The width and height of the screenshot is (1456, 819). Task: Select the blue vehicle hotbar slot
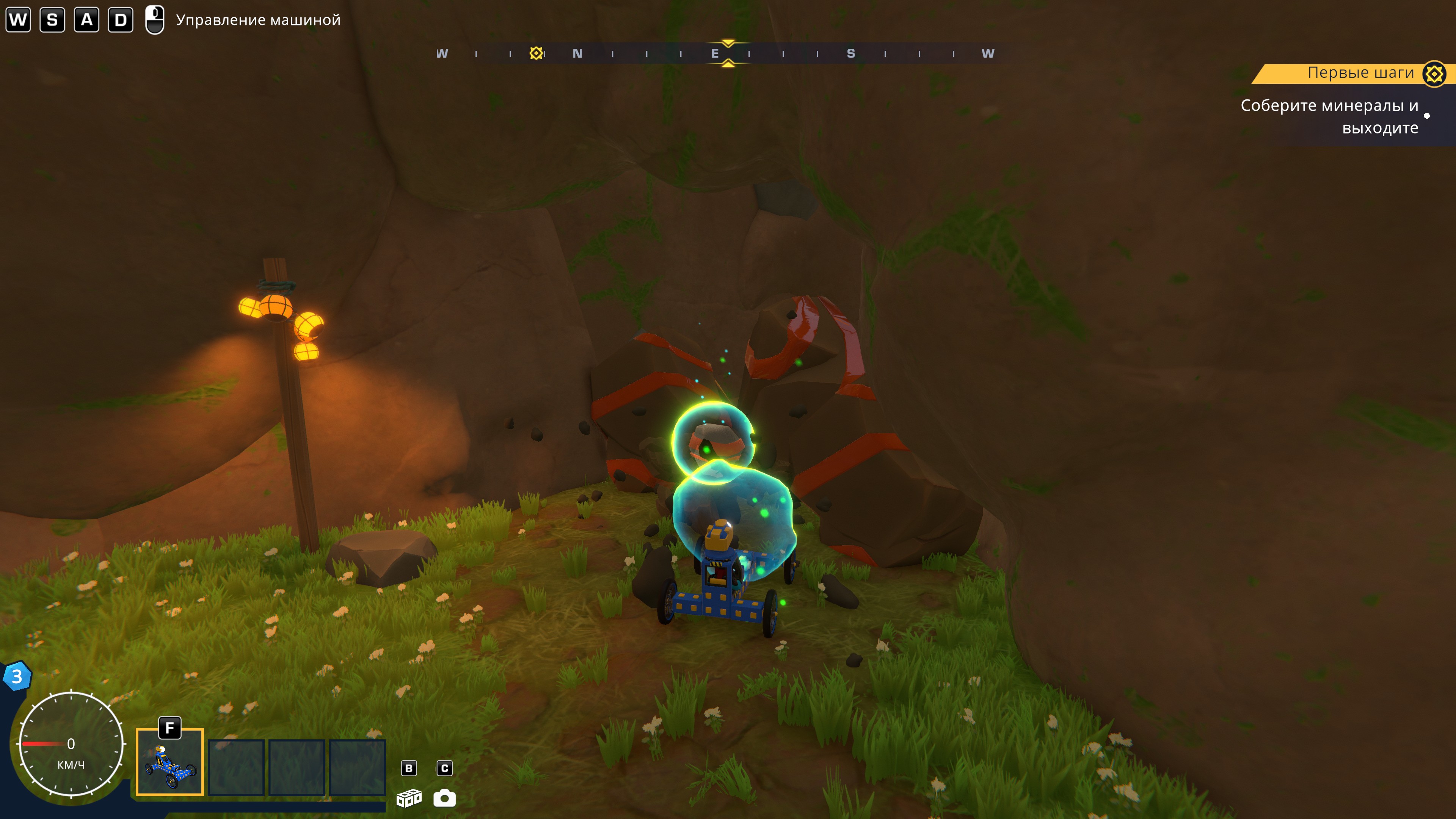[x=169, y=762]
